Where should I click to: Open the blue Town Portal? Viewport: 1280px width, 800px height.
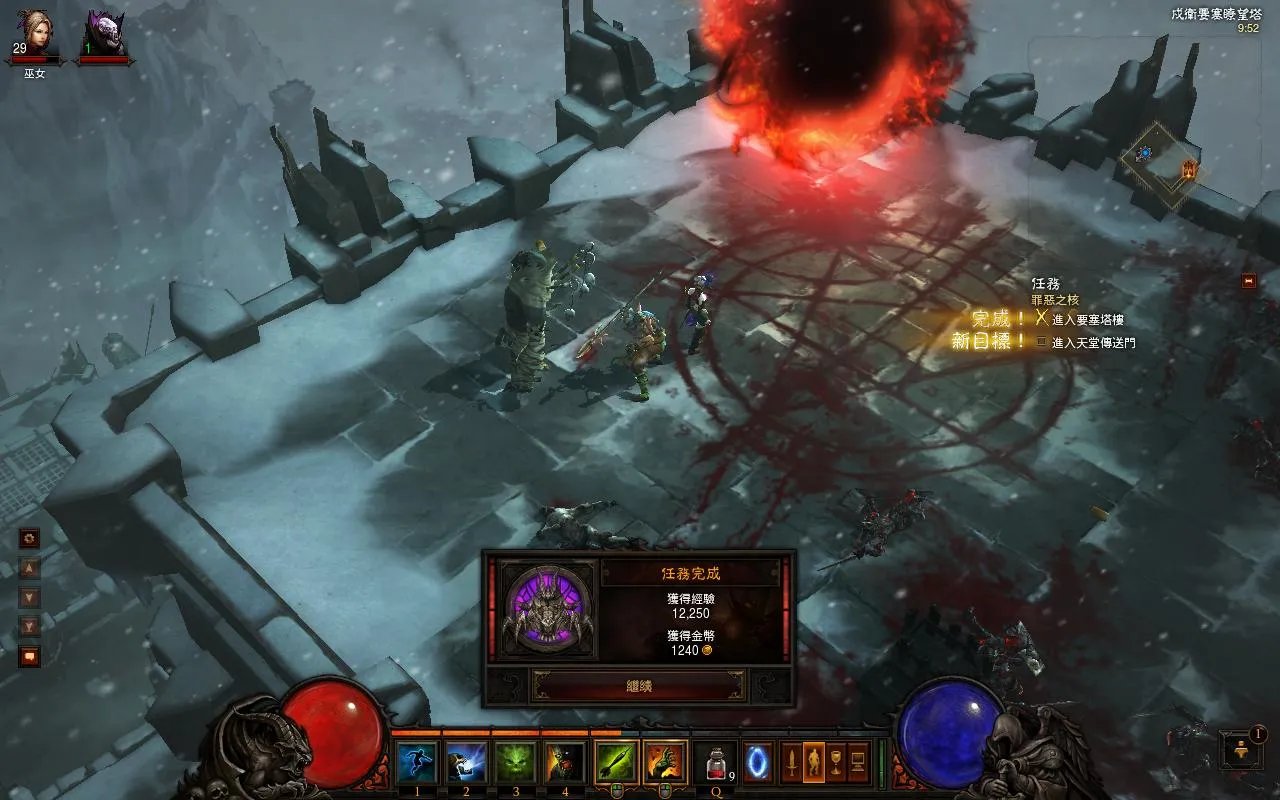point(758,763)
